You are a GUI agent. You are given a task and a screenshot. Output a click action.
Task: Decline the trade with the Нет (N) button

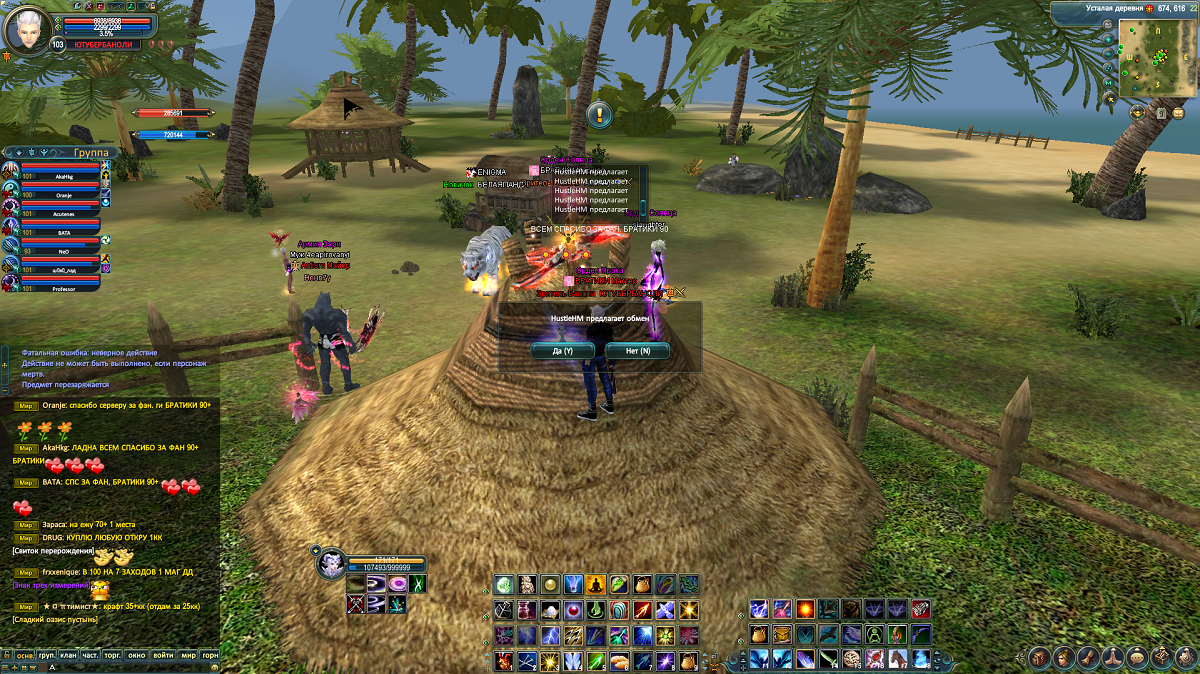point(637,351)
